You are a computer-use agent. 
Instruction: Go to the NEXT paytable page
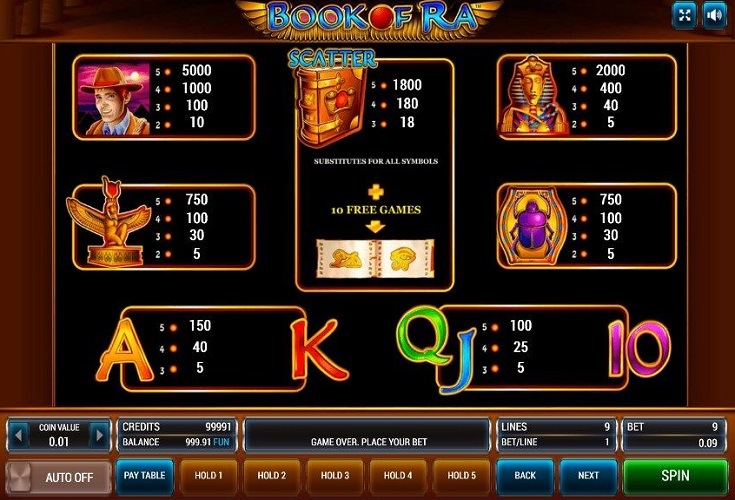[x=588, y=476]
